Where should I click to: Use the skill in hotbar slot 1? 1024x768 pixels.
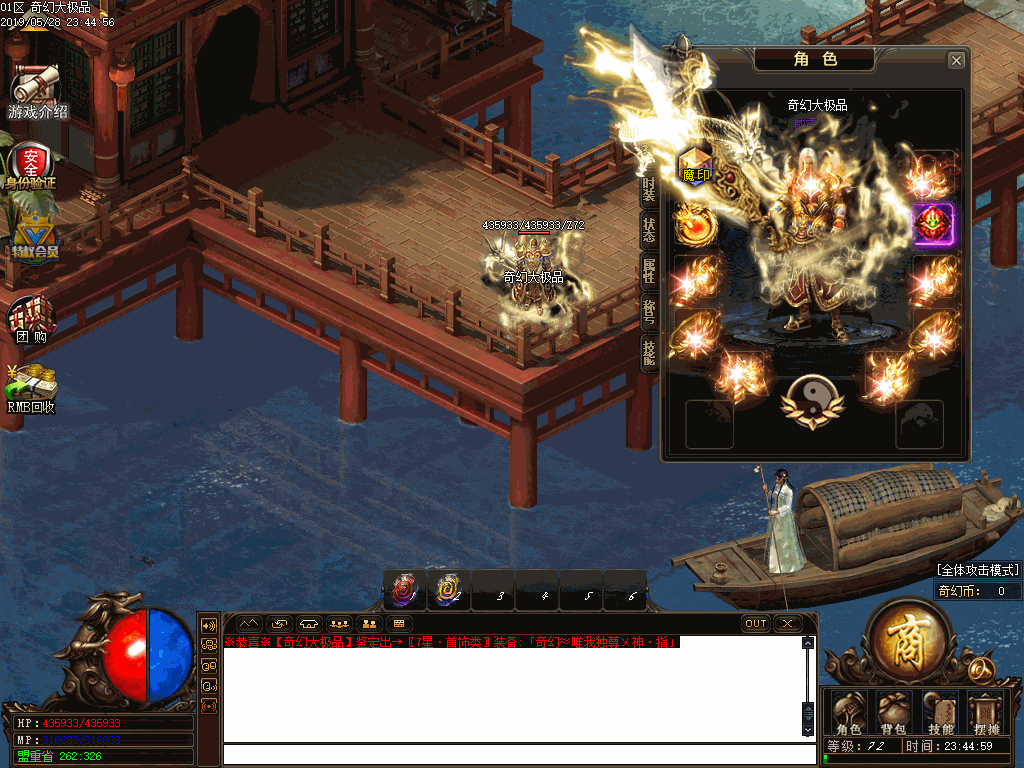(x=405, y=590)
